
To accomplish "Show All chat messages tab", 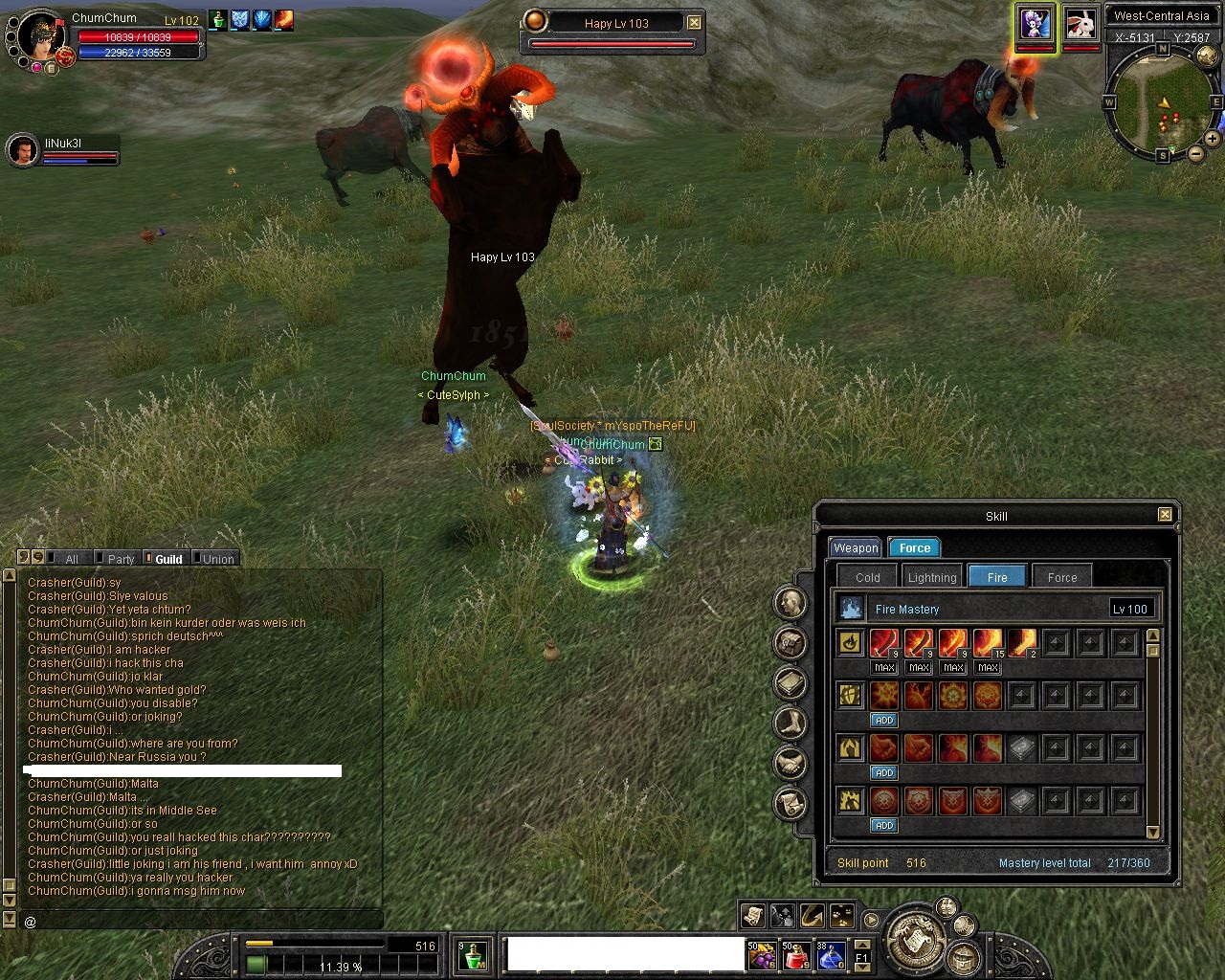I will point(71,559).
